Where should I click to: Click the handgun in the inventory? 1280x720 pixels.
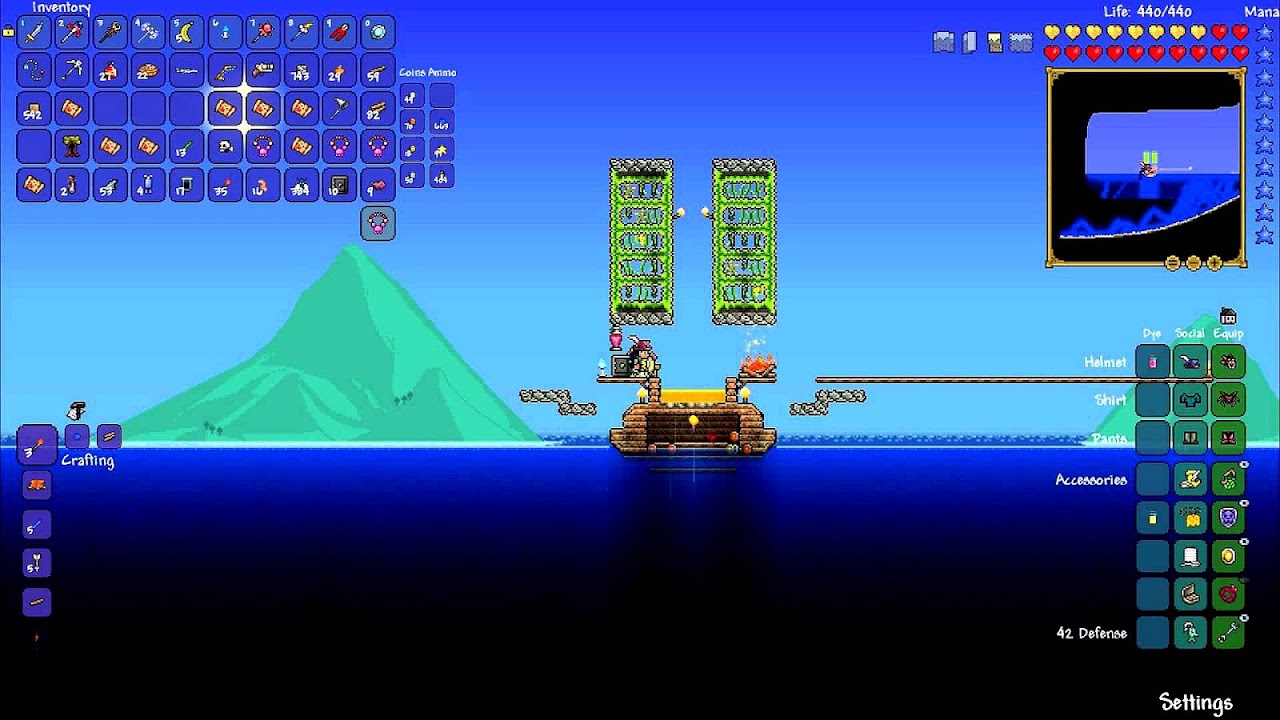tap(224, 70)
